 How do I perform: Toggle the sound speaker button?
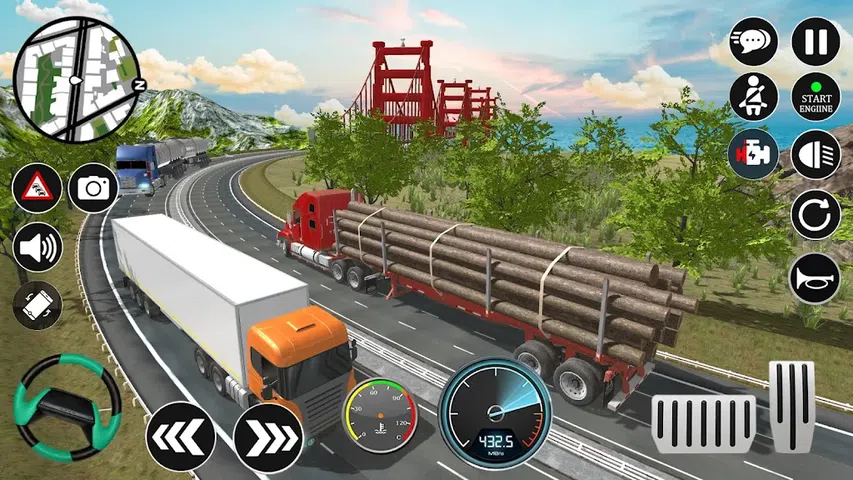pyautogui.click(x=38, y=247)
